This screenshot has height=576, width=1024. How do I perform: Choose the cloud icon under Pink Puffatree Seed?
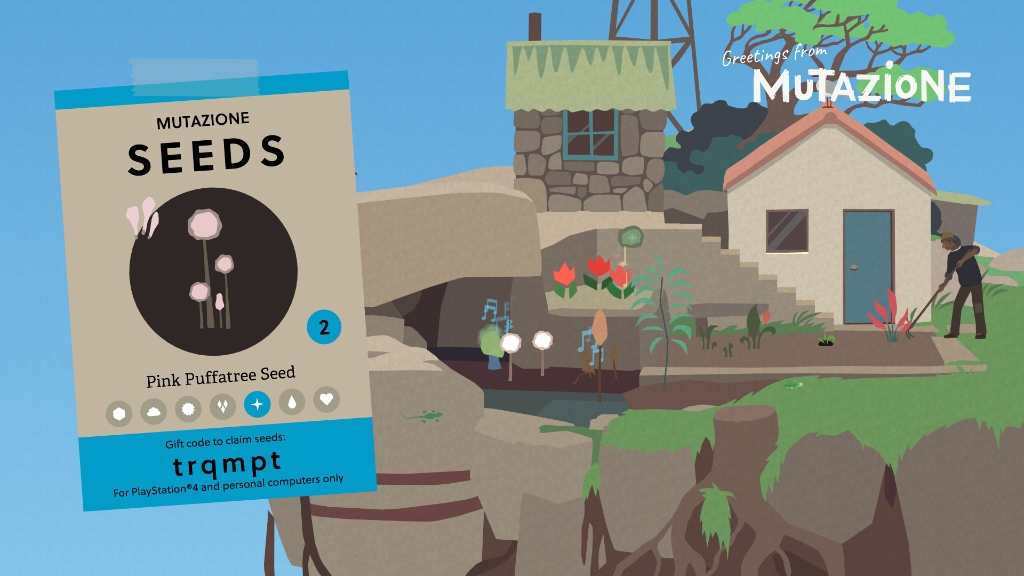153,410
